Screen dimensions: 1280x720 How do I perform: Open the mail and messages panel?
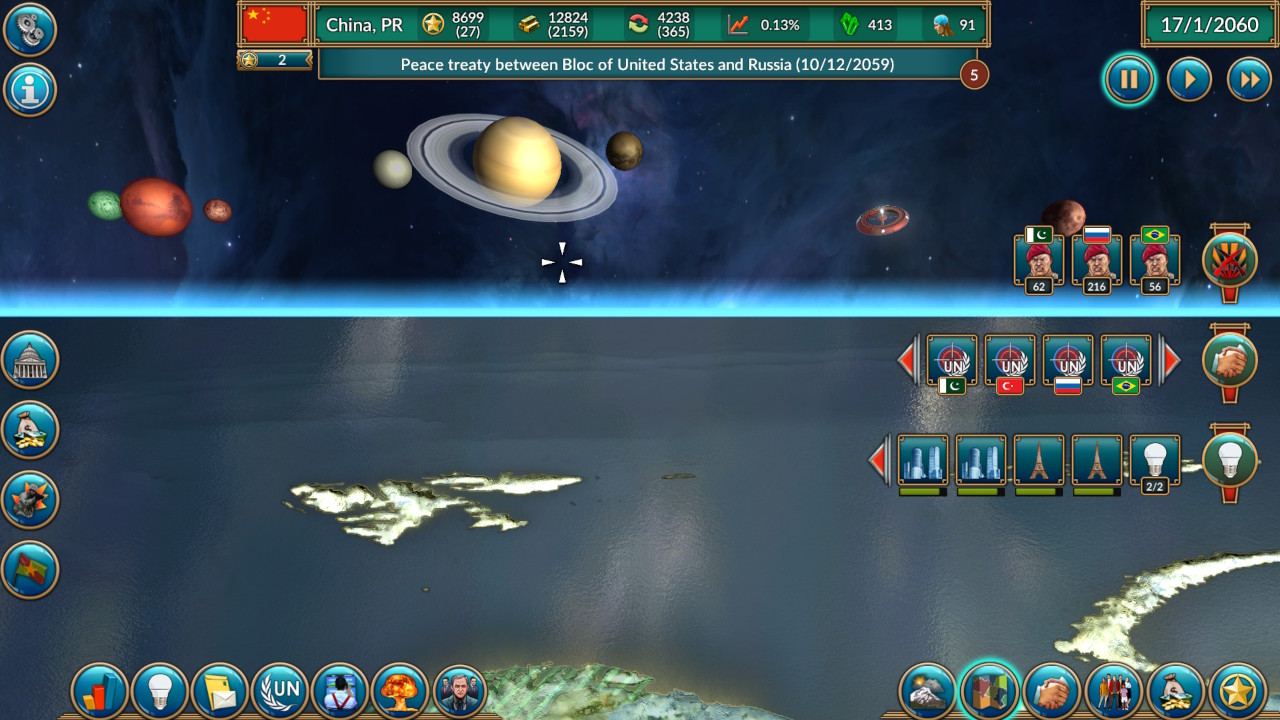[220, 690]
